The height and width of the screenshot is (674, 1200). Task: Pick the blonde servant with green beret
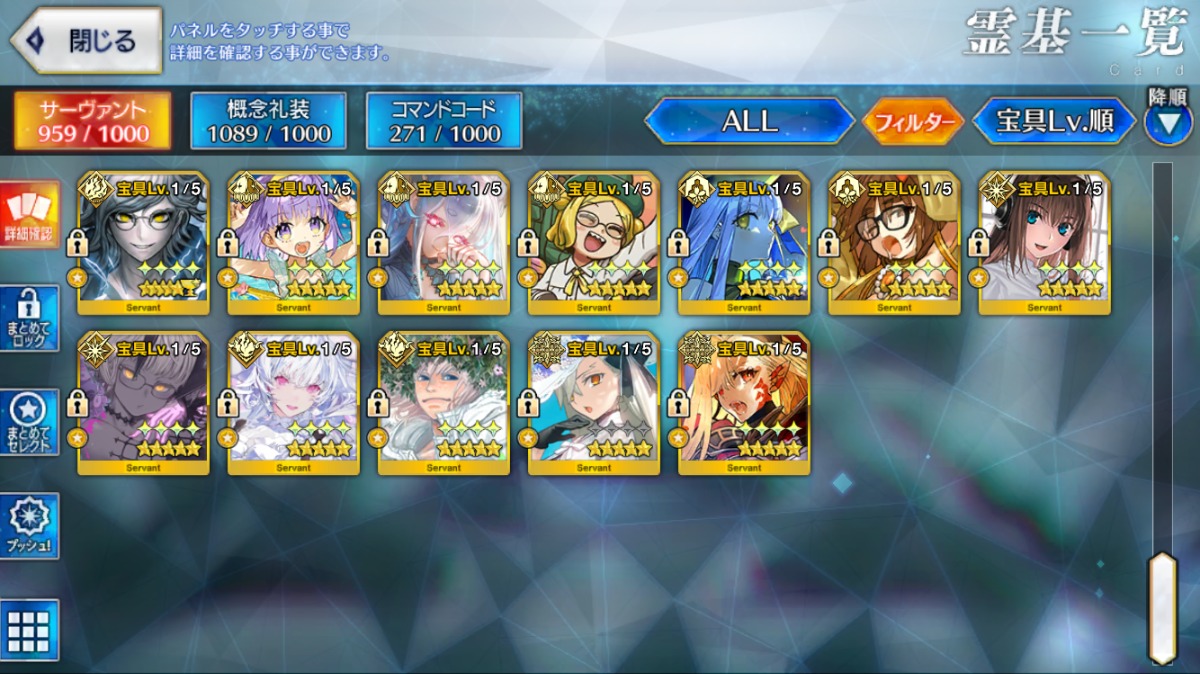click(593, 243)
